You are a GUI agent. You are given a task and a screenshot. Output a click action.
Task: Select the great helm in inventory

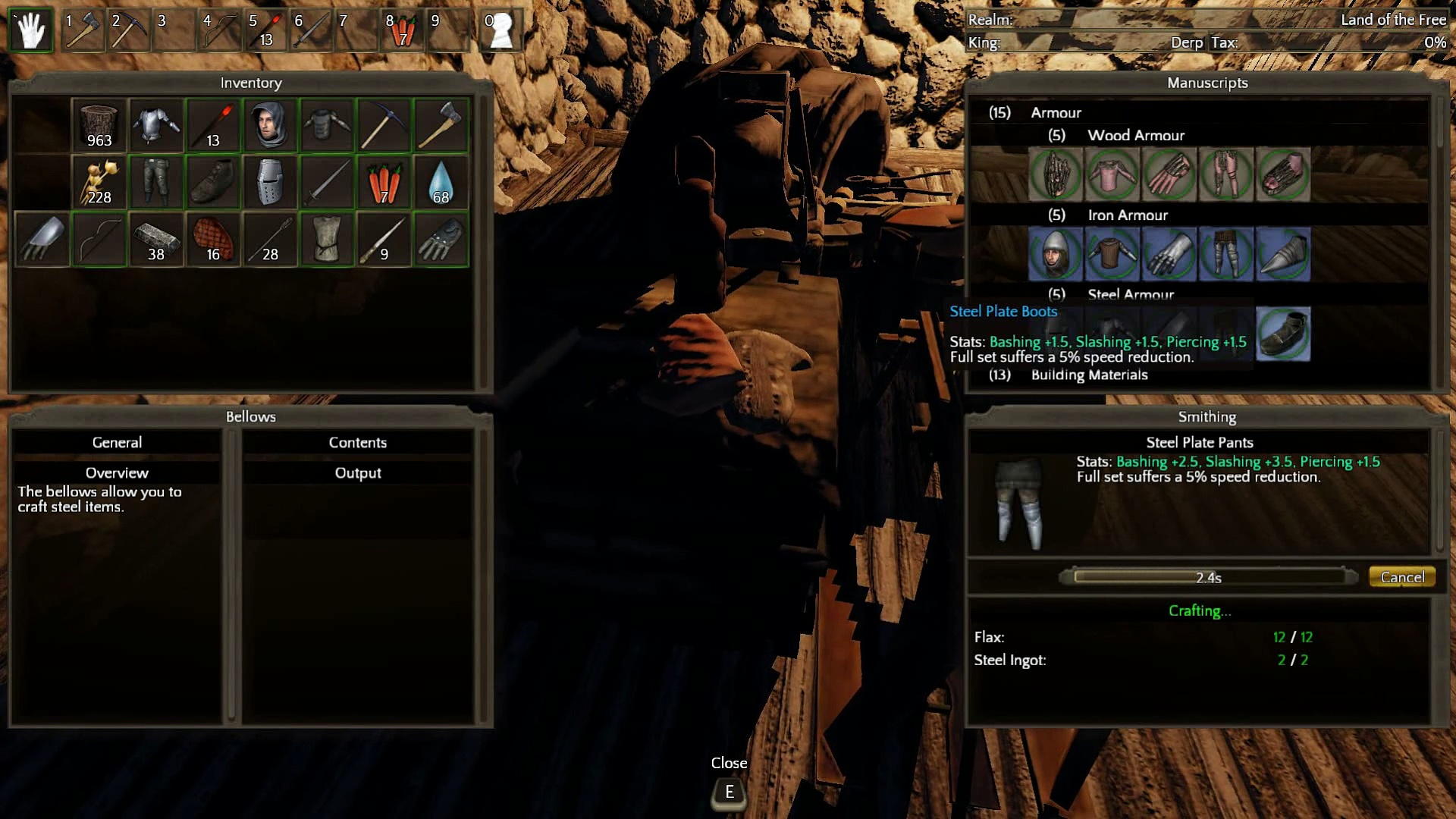click(270, 183)
